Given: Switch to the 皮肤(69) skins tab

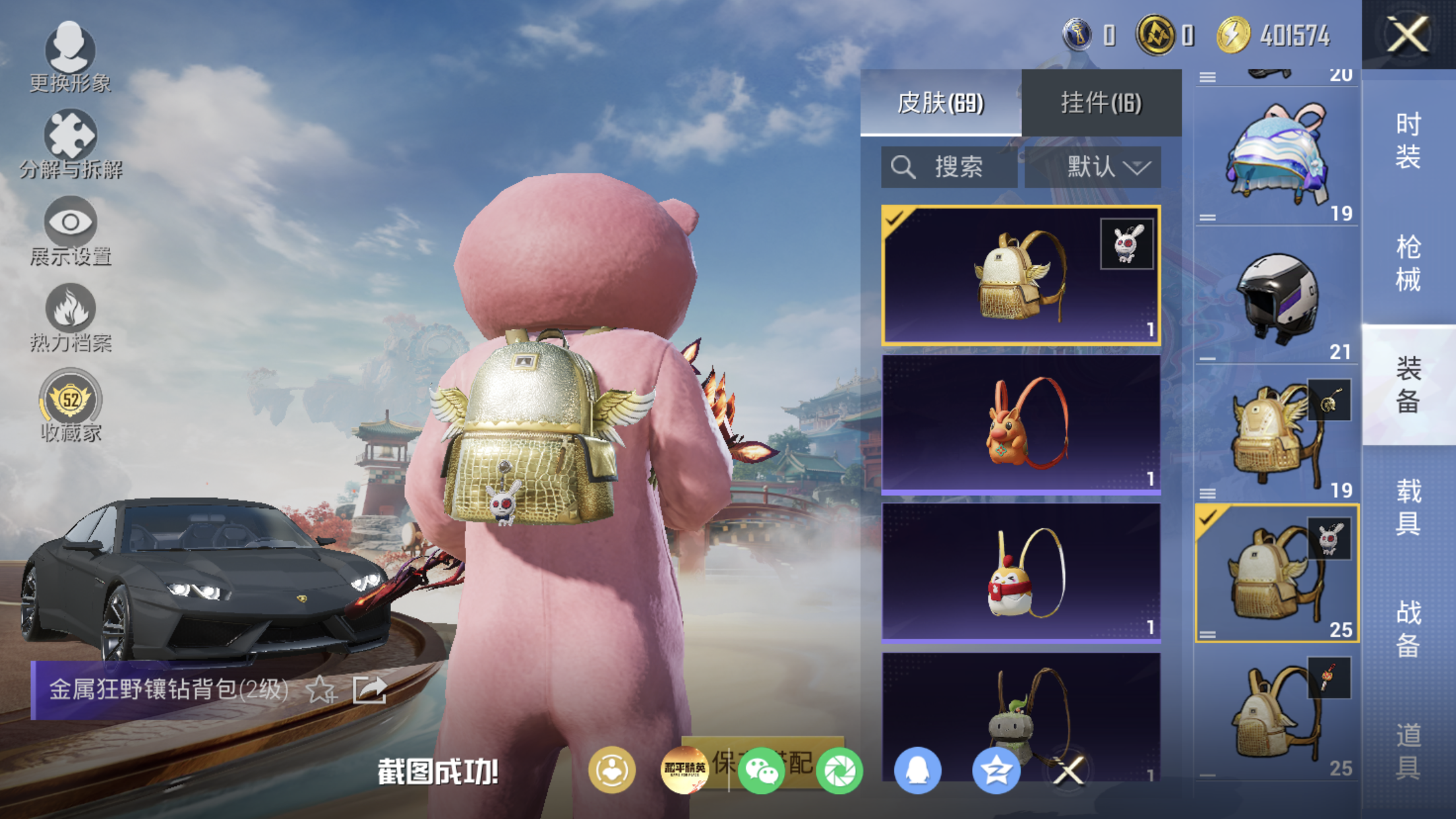Looking at the screenshot, I should point(940,103).
